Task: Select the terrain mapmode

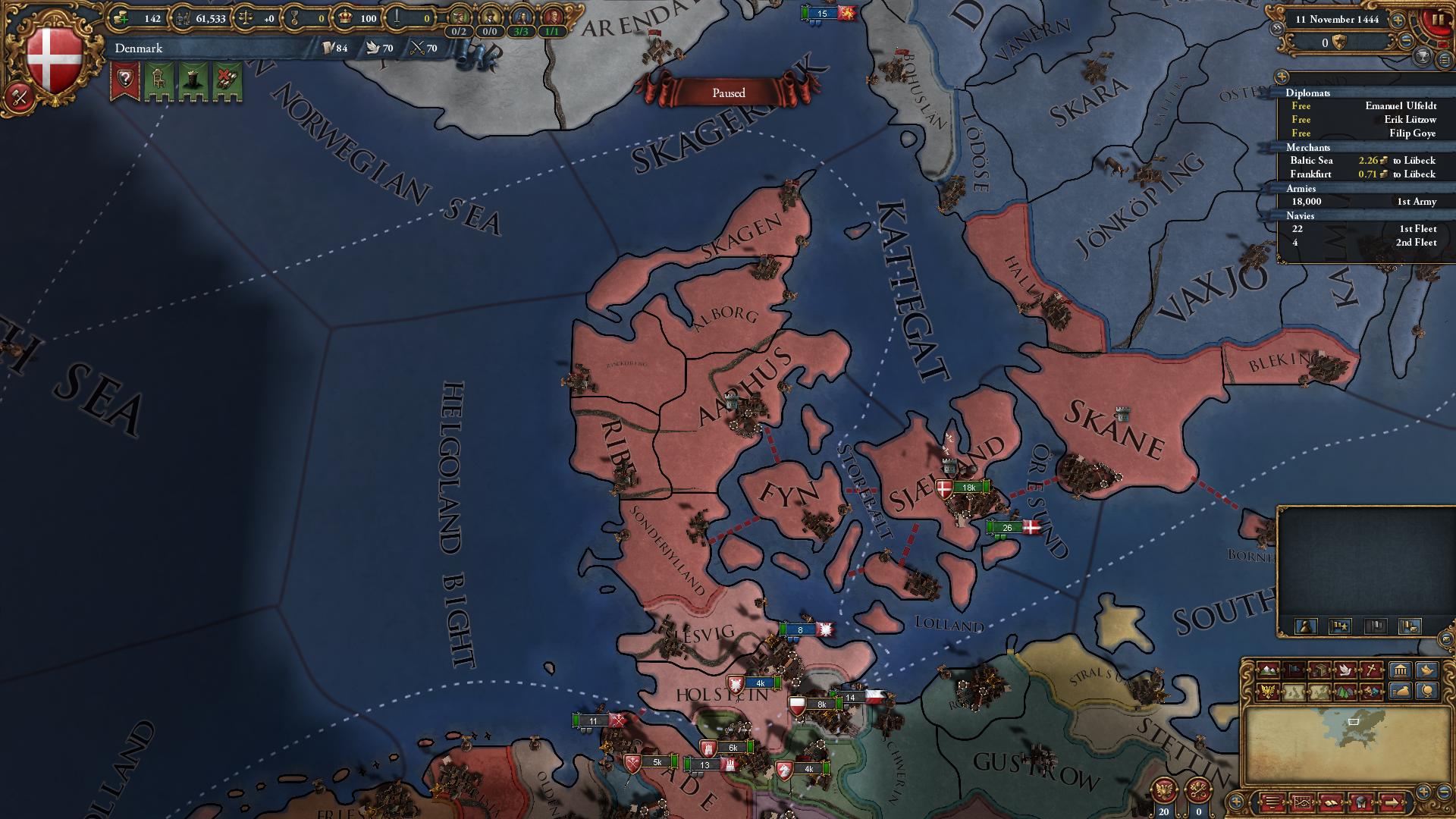Action: point(1268,671)
